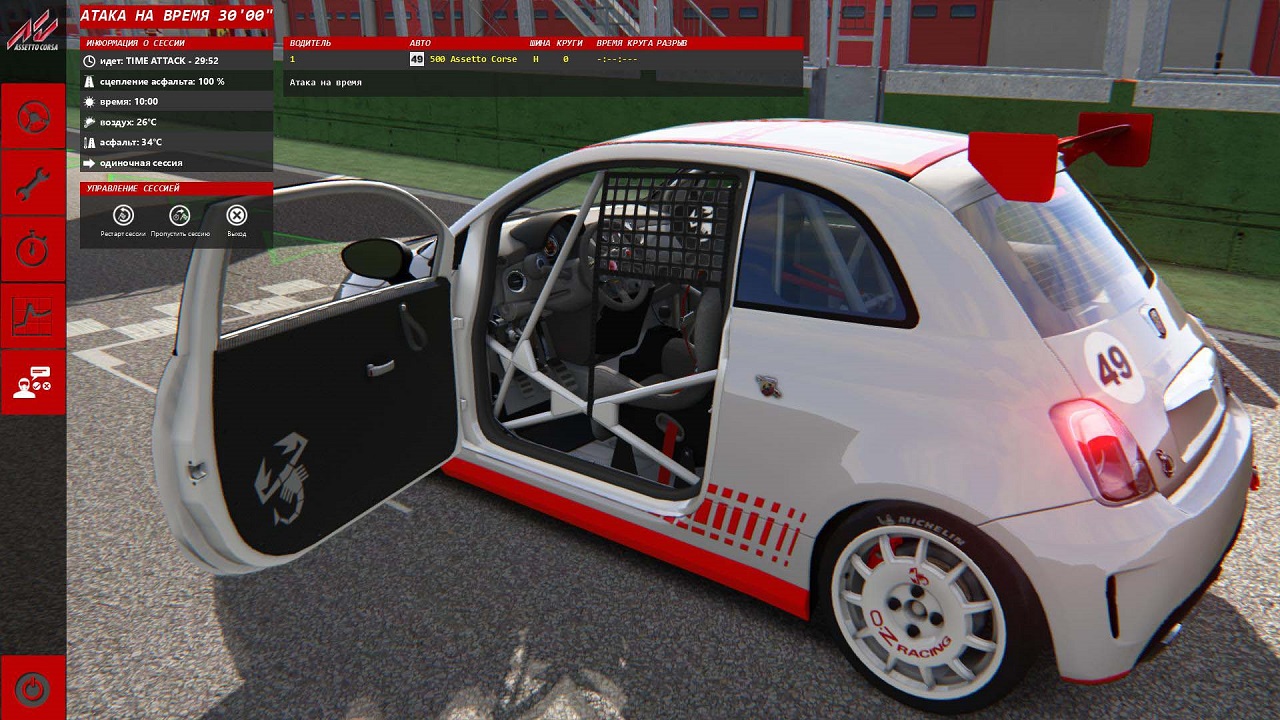Select the 500 Assetto Corse driver row

pyautogui.click(x=473, y=60)
